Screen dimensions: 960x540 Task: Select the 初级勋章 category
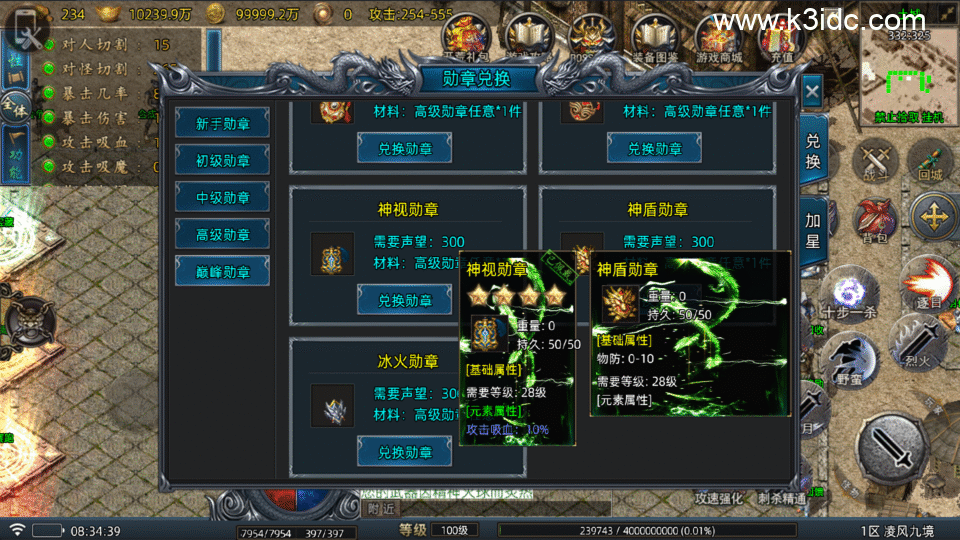click(x=222, y=160)
